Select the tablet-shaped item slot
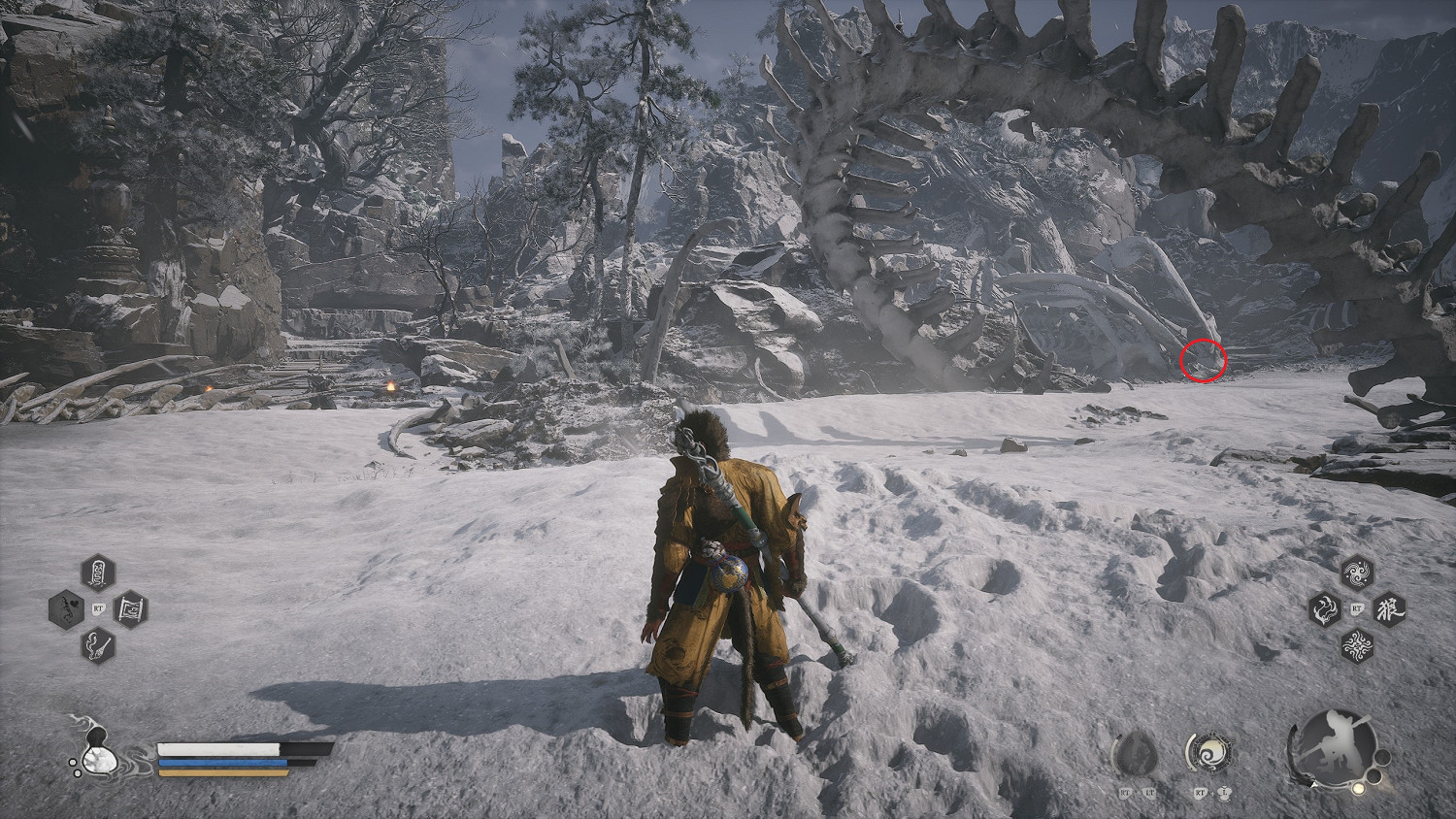The height and width of the screenshot is (819, 1456). [98, 573]
